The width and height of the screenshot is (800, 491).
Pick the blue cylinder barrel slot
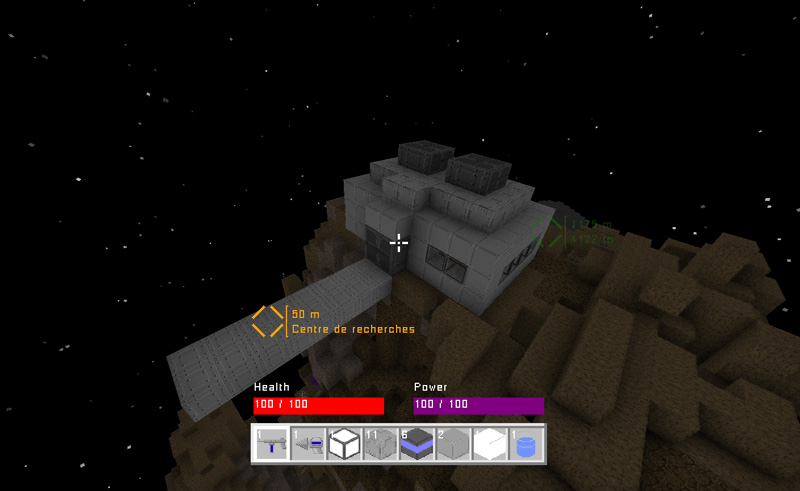[x=525, y=443]
